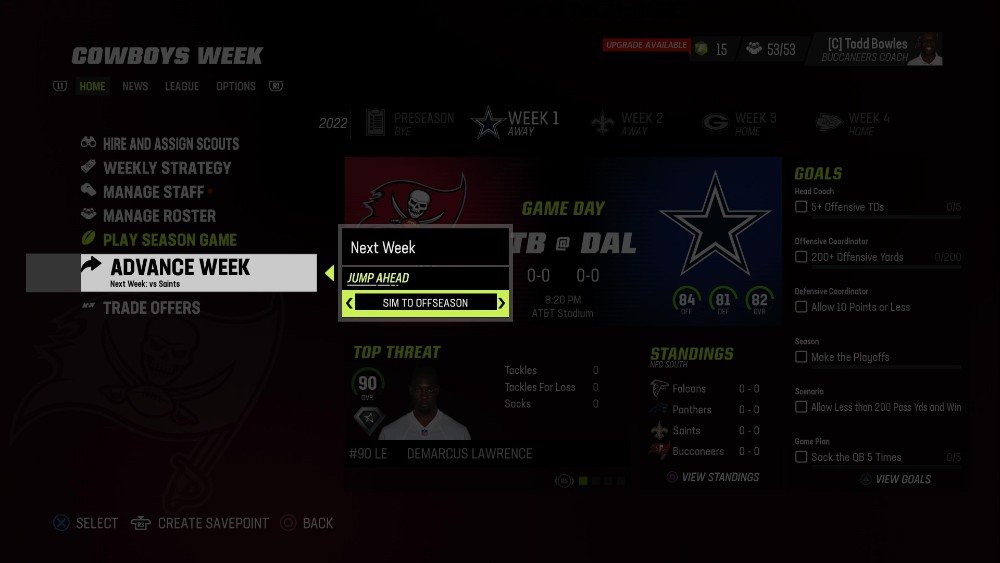This screenshot has width=1000, height=563.
Task: Select Week 3 home game on schedule
Action: (741, 123)
